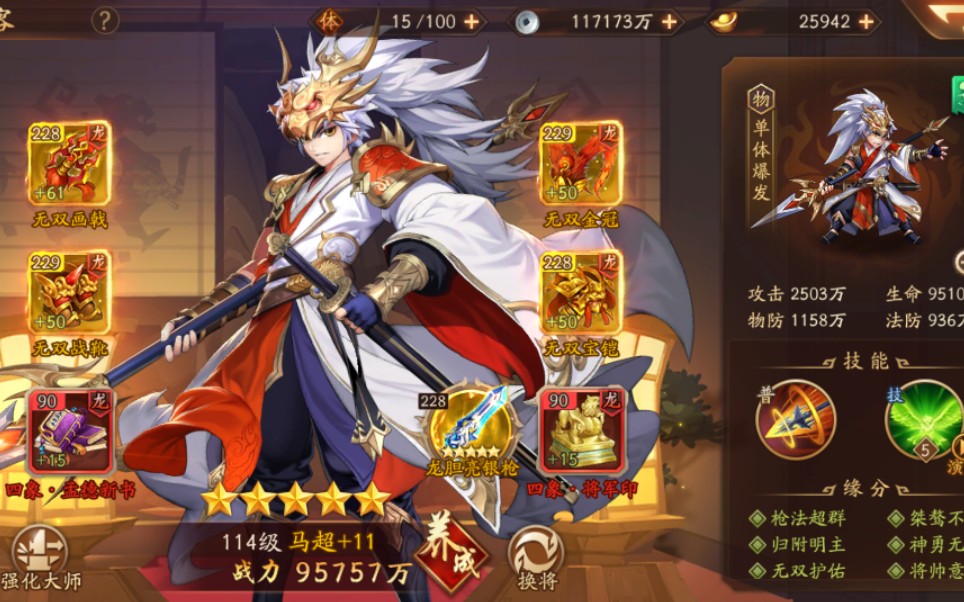Add silver coins with the plus button
The height and width of the screenshot is (602, 964).
669,21
